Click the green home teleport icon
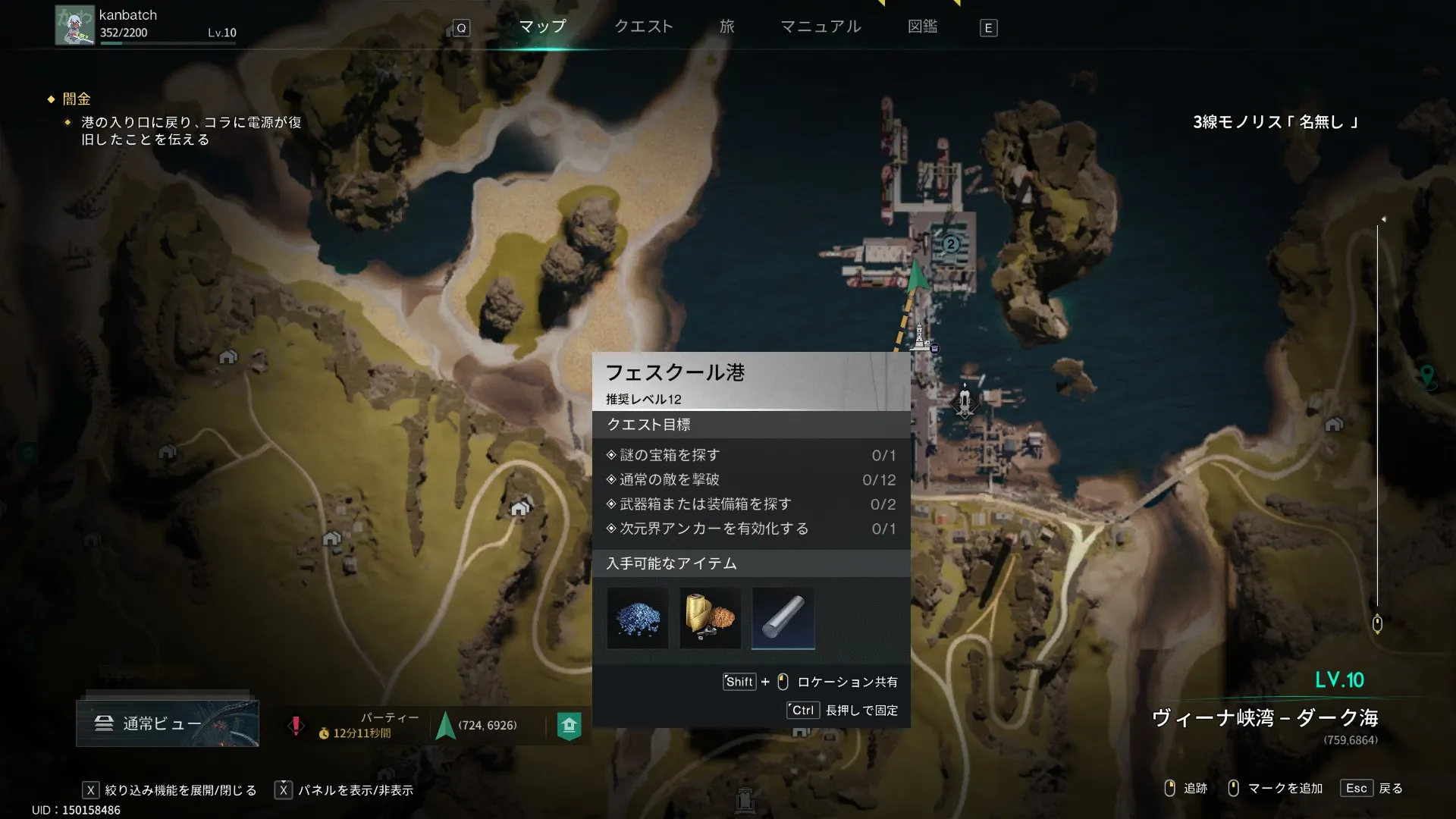 coord(569,726)
